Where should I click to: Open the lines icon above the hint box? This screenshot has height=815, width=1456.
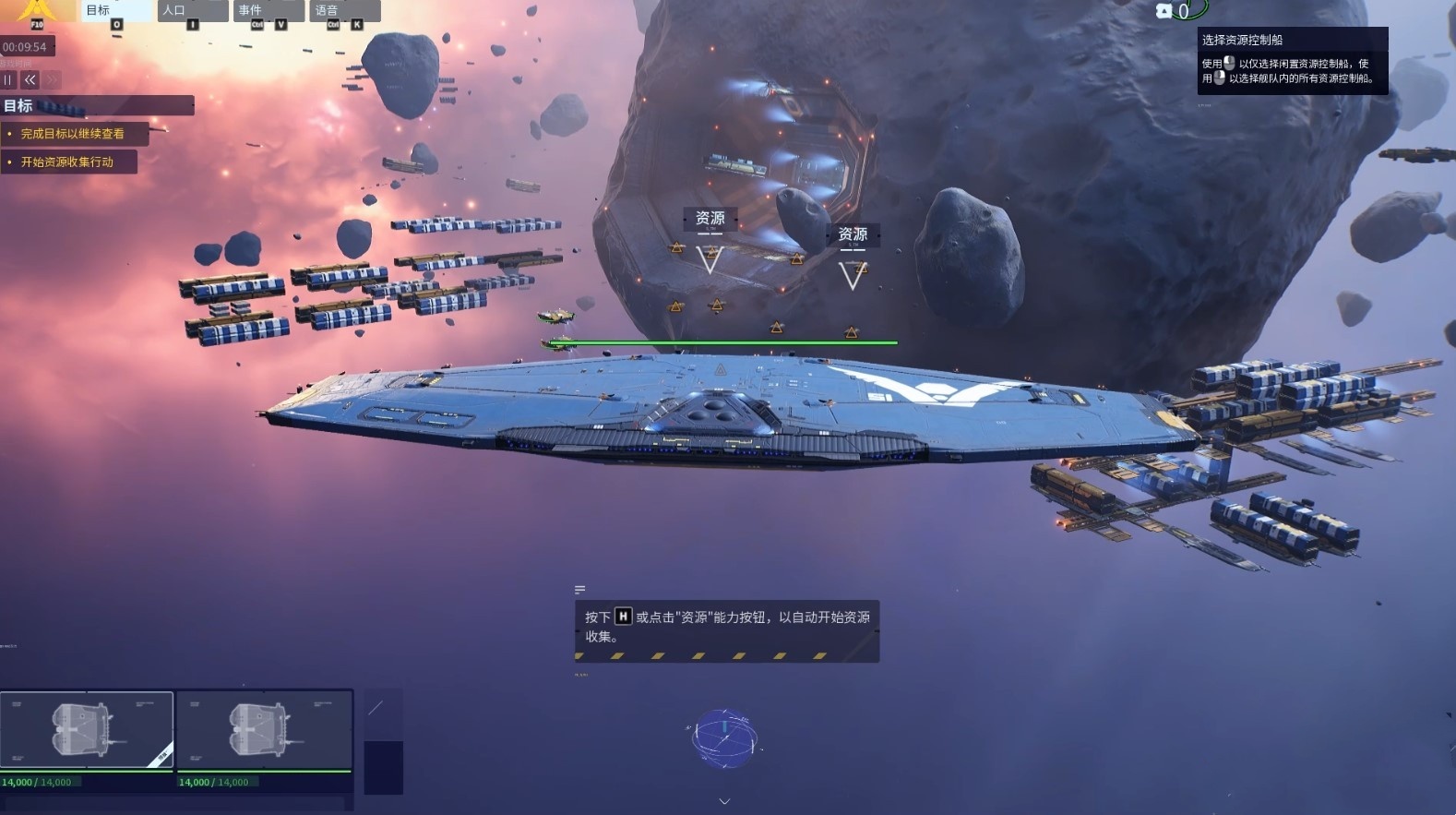click(x=579, y=589)
